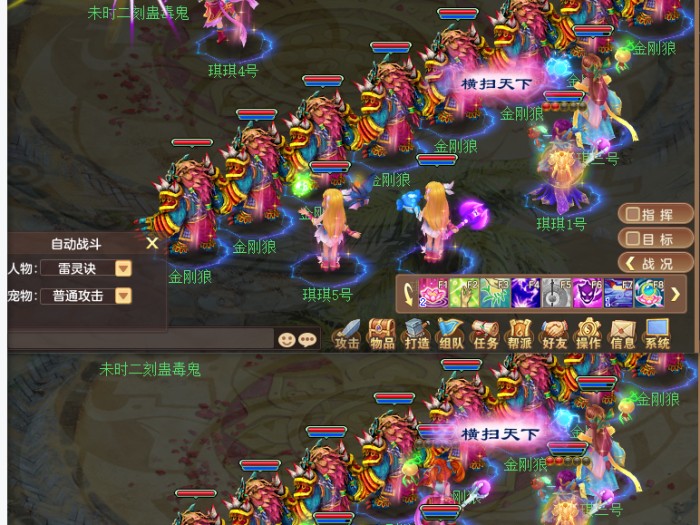Image resolution: width=700 pixels, height=525 pixels.
Task: Show the next skill bar page arrow
Action: pyautogui.click(x=676, y=294)
